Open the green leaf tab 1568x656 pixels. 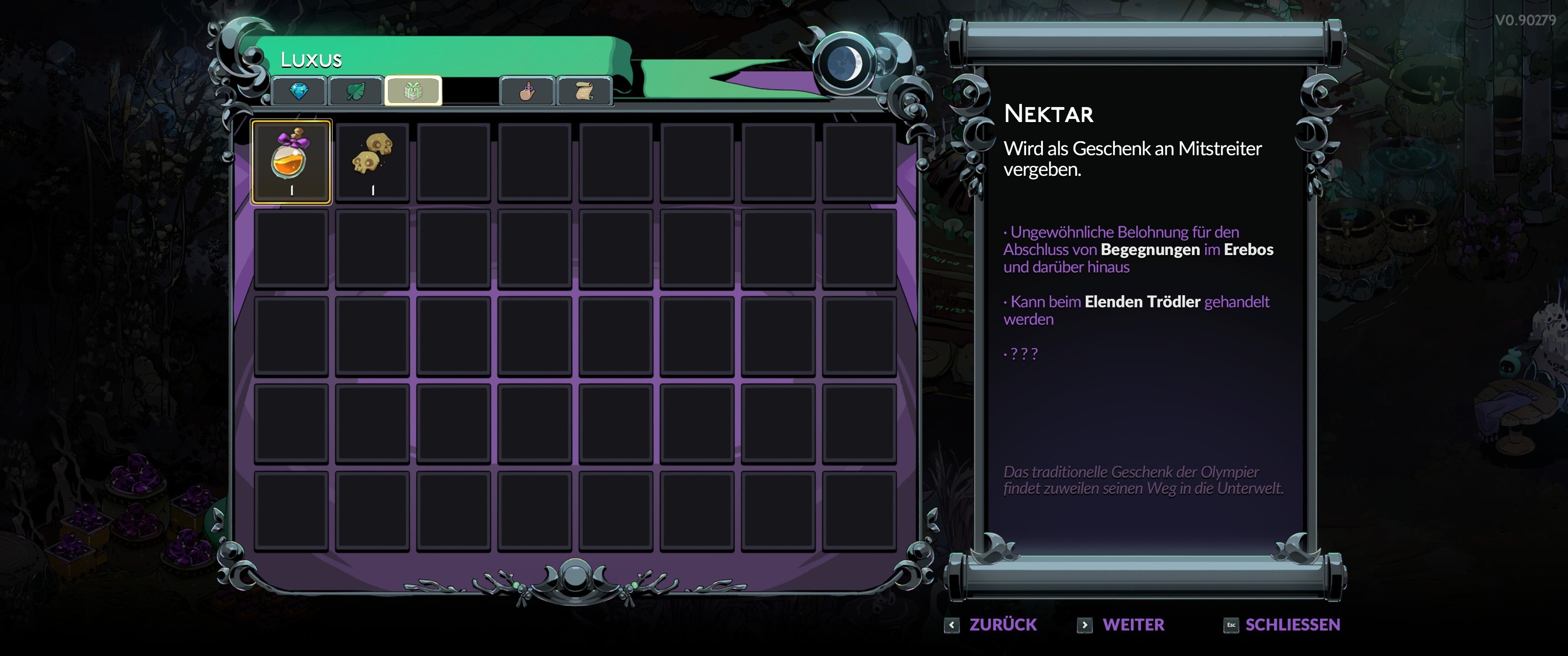[356, 91]
